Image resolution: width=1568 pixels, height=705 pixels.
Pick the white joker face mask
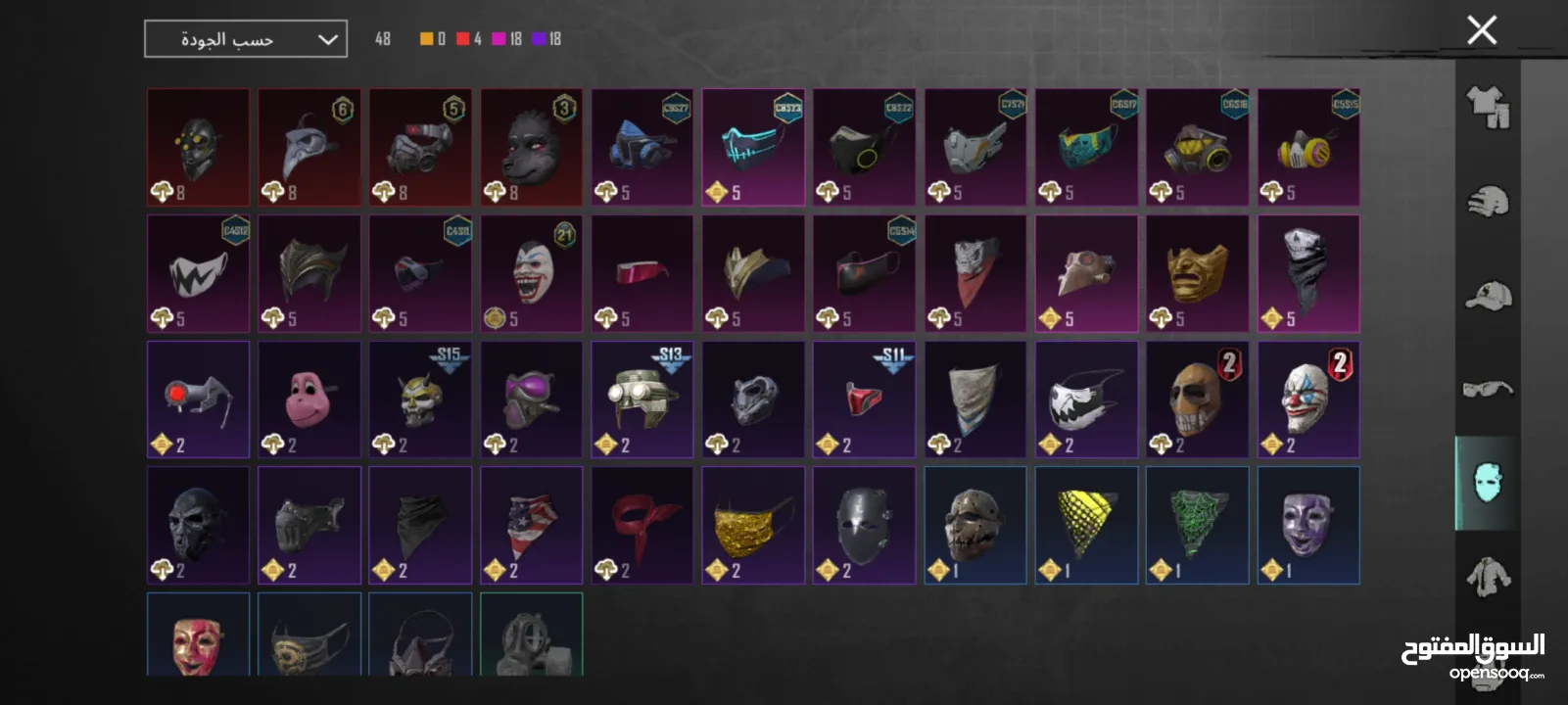(531, 273)
